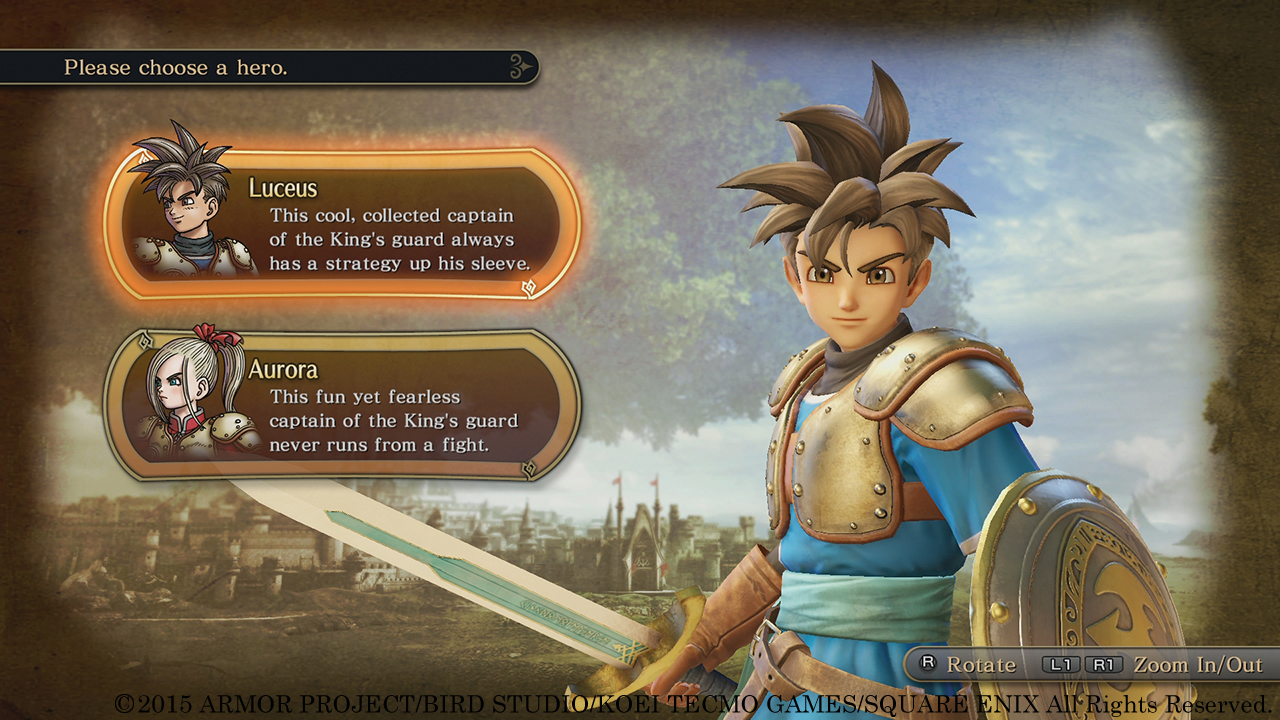Choose Luceus as the hero
Screen dimensions: 1280x720
(x=342, y=223)
